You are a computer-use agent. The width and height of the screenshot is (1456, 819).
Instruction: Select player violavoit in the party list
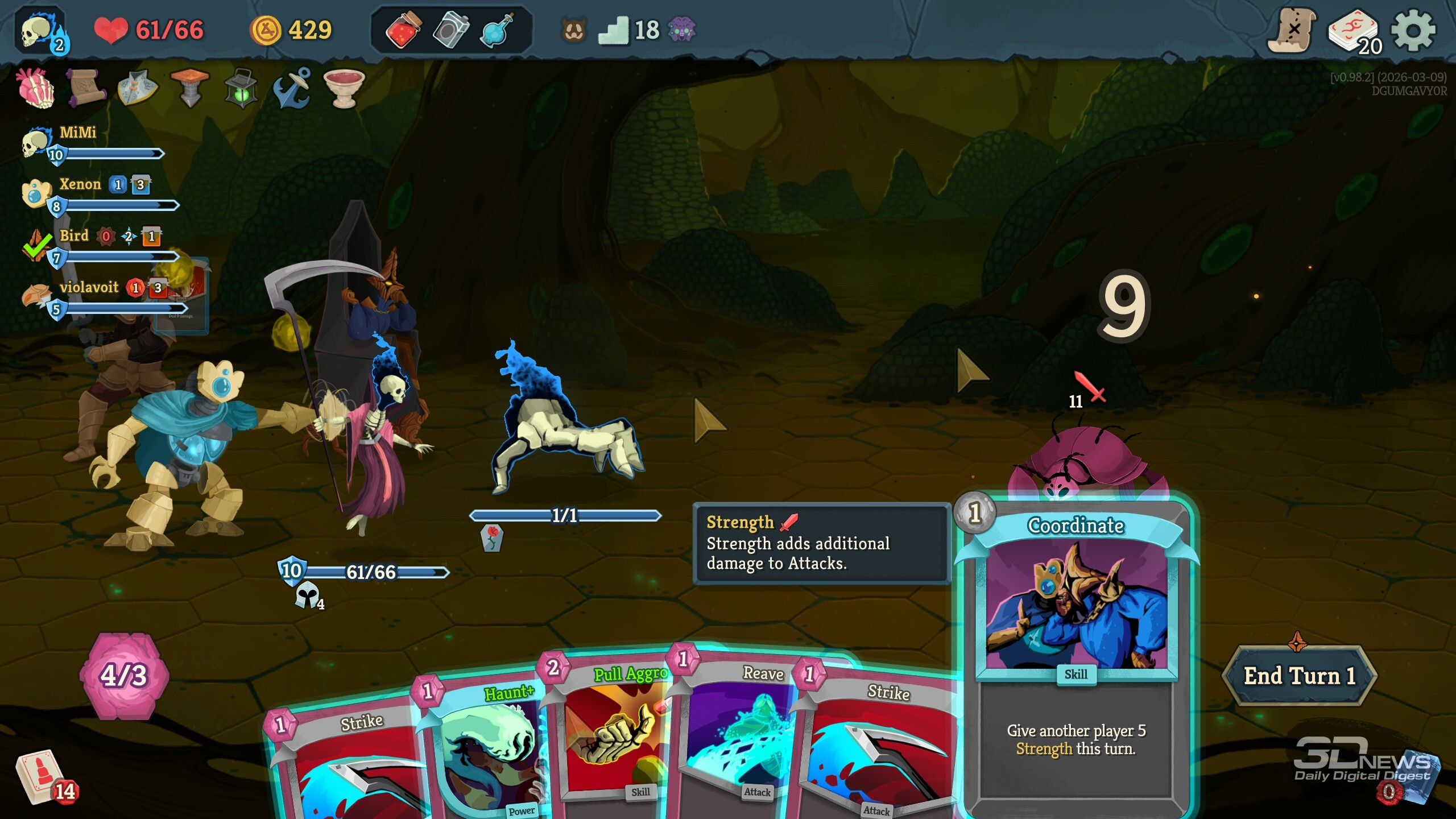(x=88, y=288)
